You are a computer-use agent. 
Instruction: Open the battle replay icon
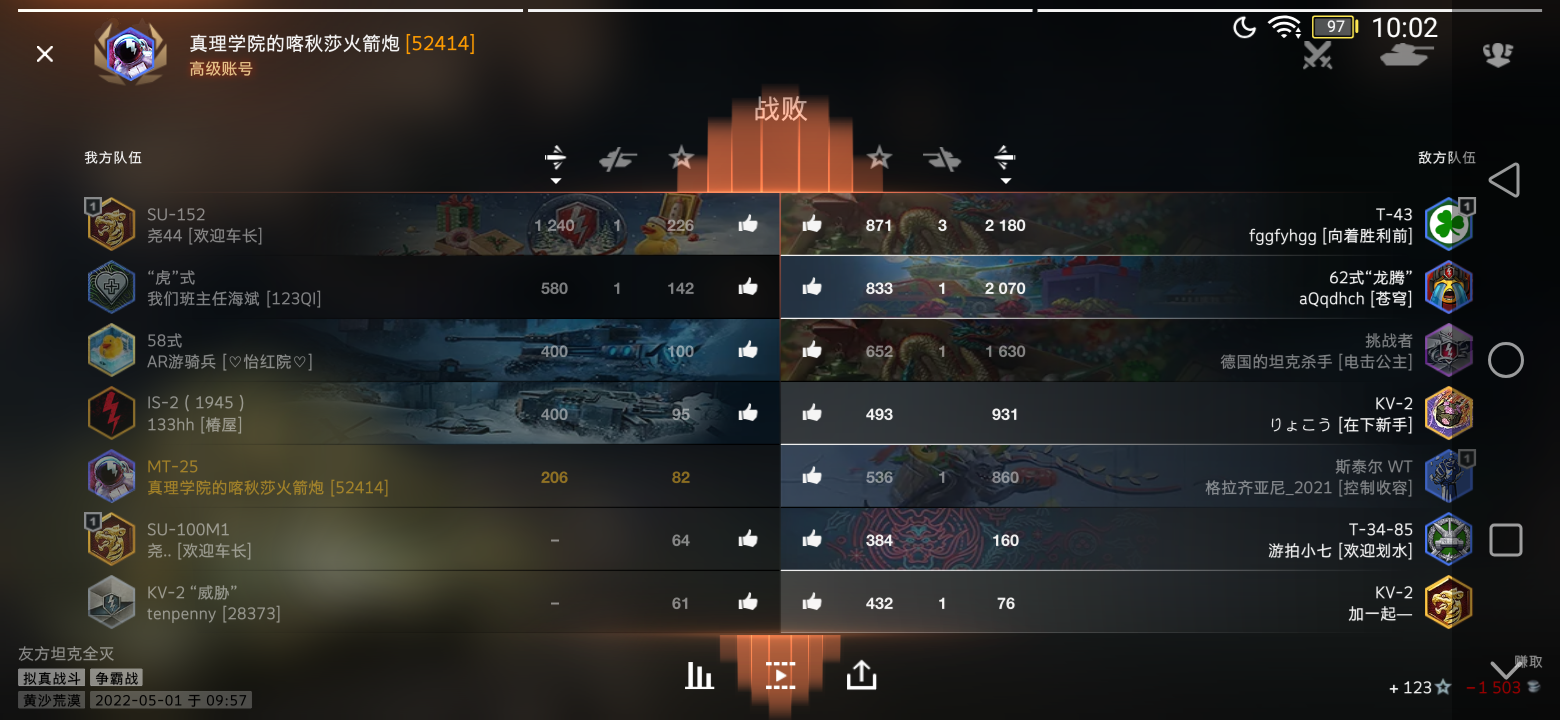(779, 675)
